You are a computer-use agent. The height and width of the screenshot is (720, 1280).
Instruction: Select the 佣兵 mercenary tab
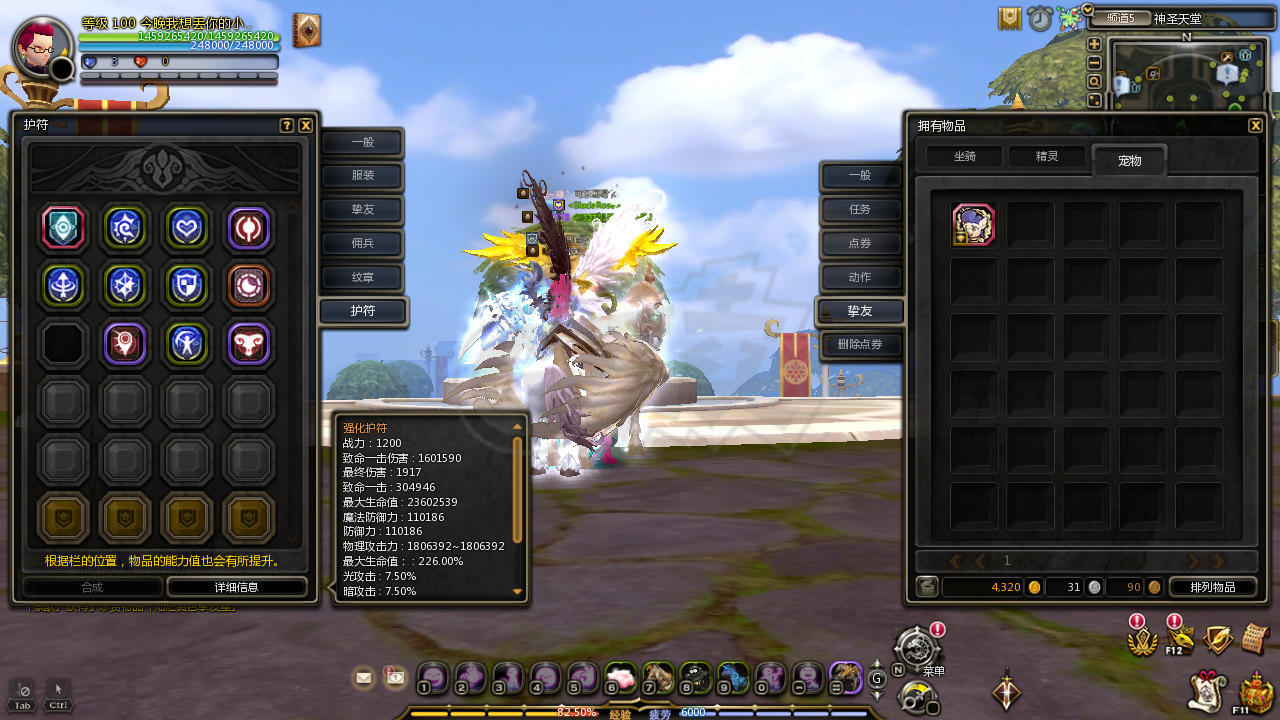362,244
